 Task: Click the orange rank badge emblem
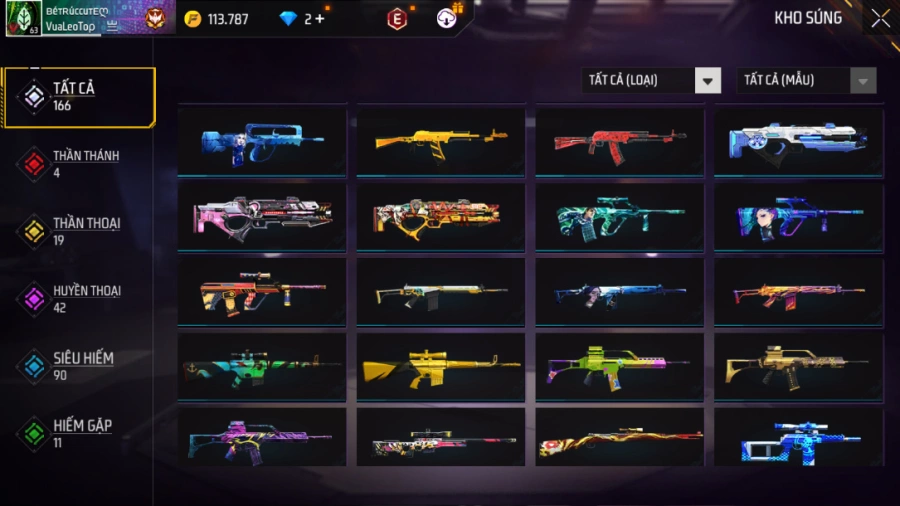154,18
